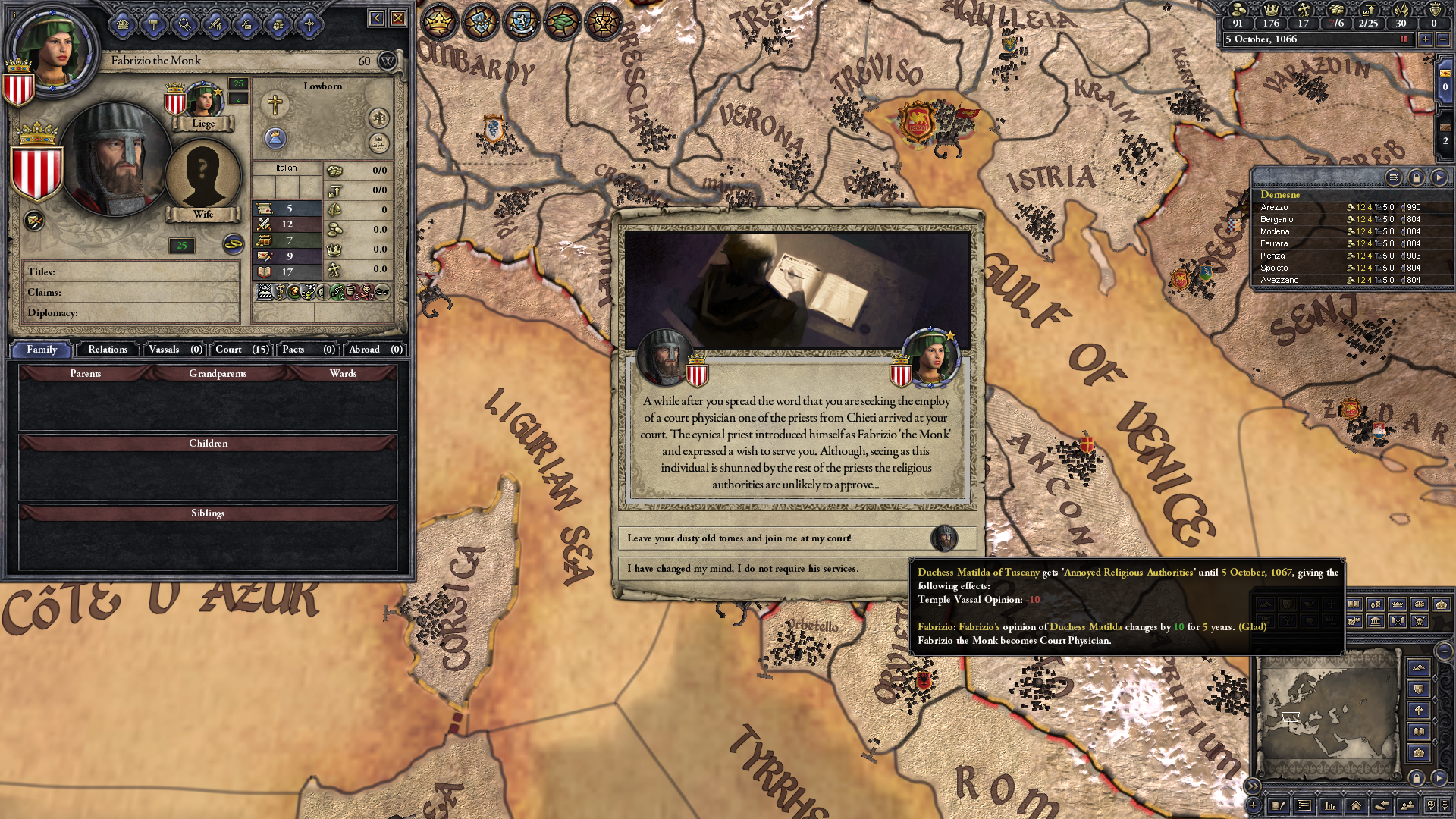Open the game statistics chart icon
1456x819 pixels.
[x=1330, y=807]
